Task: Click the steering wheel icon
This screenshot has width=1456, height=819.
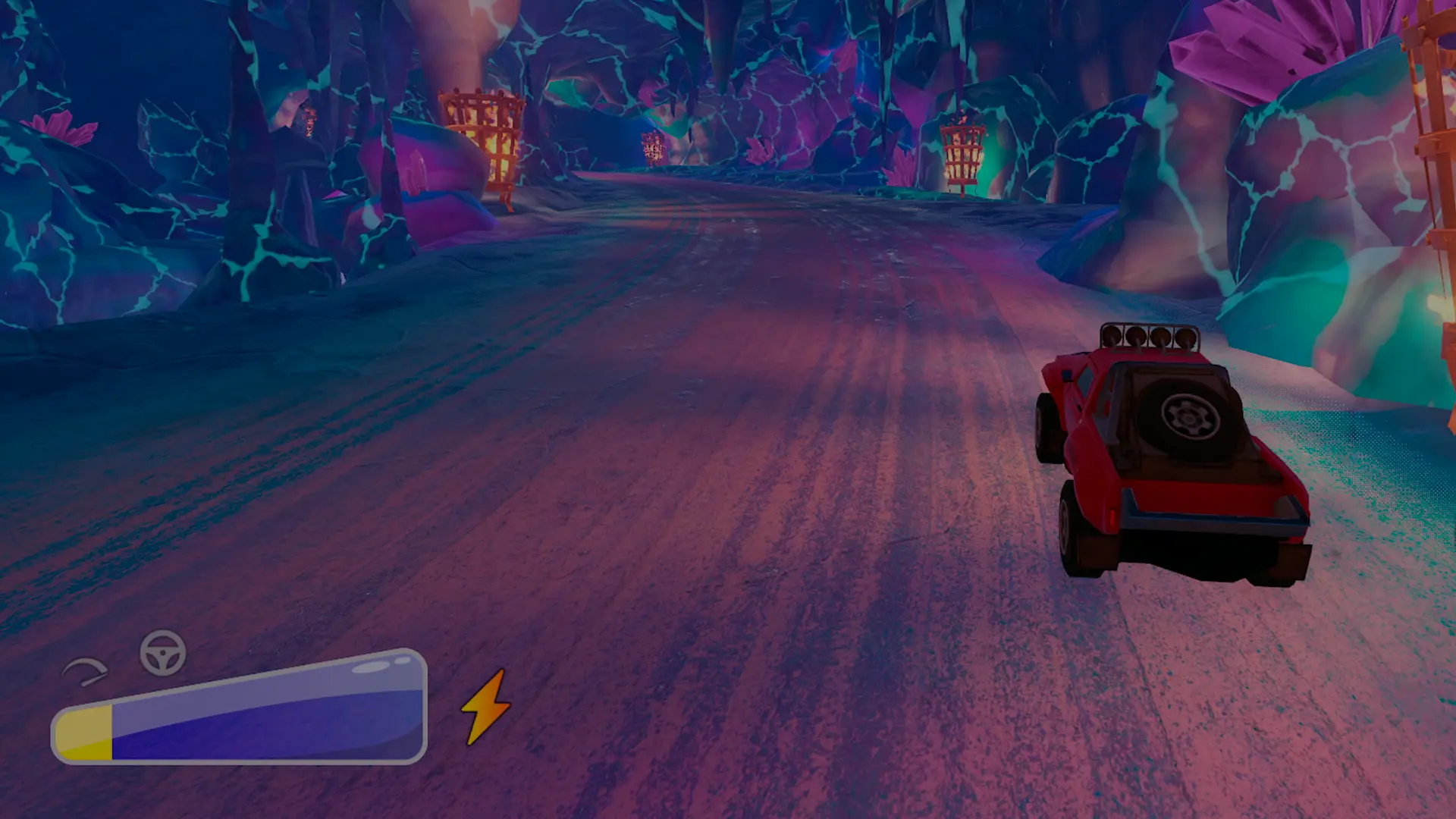Action: point(163,653)
